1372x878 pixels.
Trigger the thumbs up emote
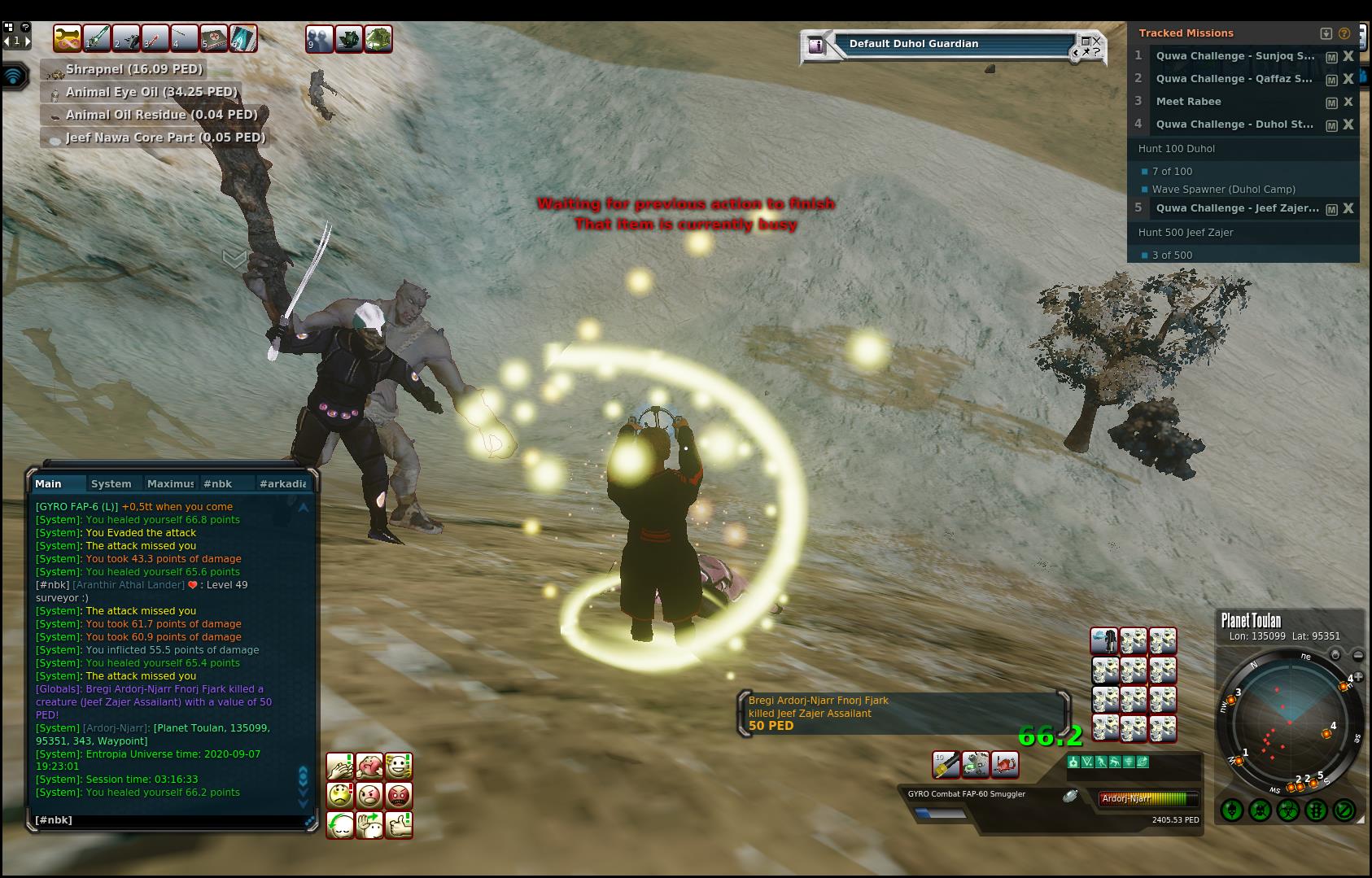tap(399, 825)
